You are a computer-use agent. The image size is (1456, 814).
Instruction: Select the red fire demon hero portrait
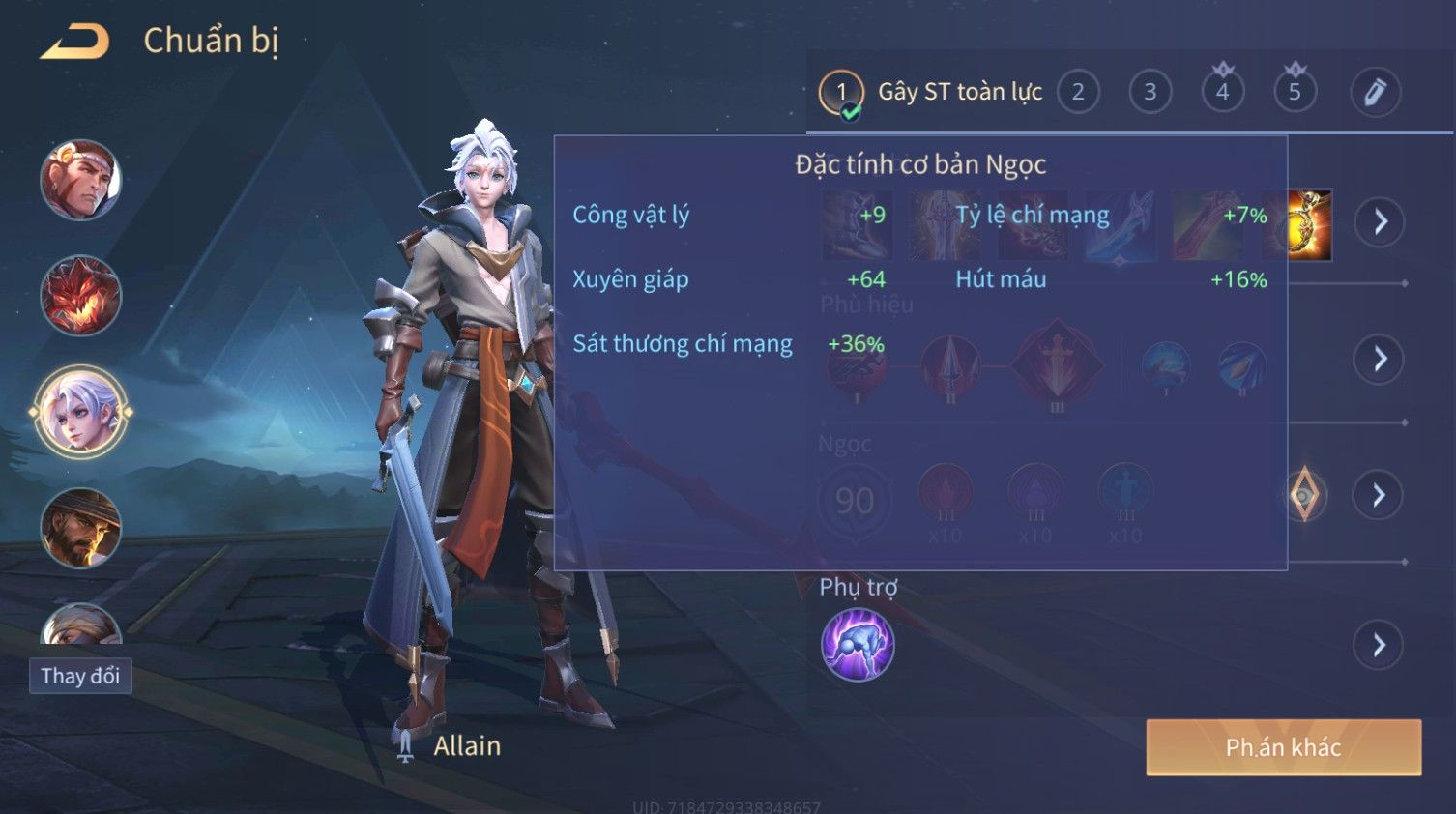pyautogui.click(x=81, y=296)
